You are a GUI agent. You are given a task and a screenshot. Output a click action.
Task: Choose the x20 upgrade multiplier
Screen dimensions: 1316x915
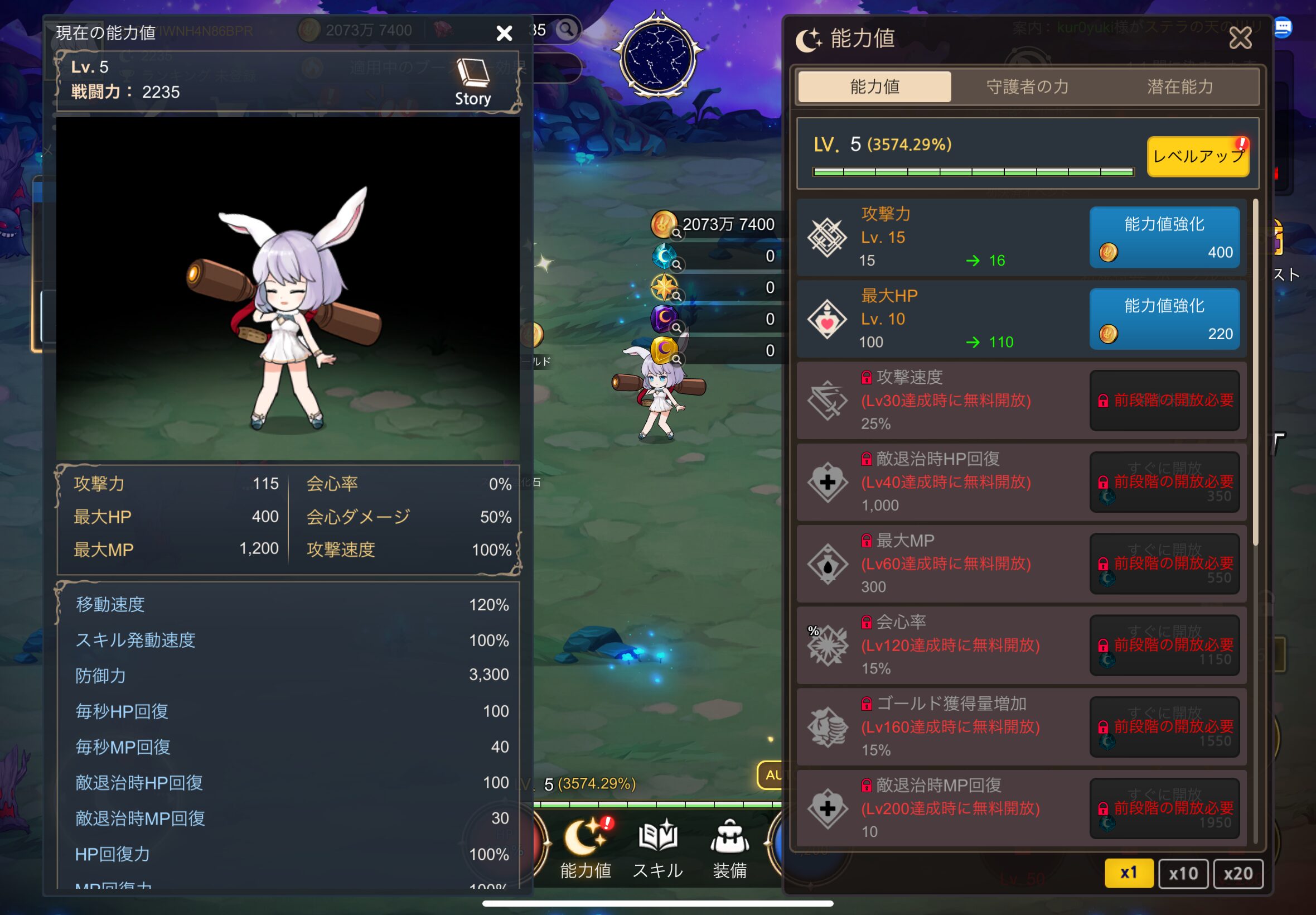[1237, 873]
